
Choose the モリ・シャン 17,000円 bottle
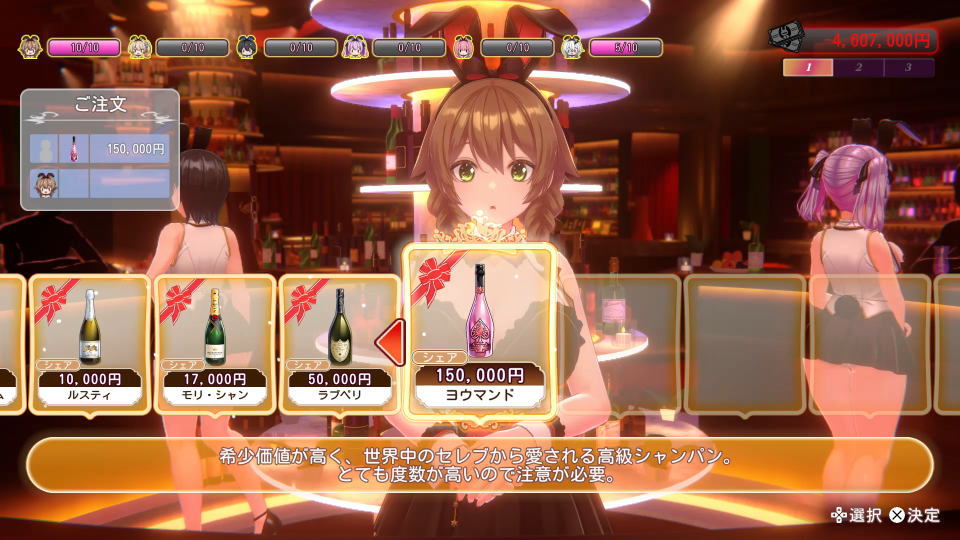tap(214, 343)
